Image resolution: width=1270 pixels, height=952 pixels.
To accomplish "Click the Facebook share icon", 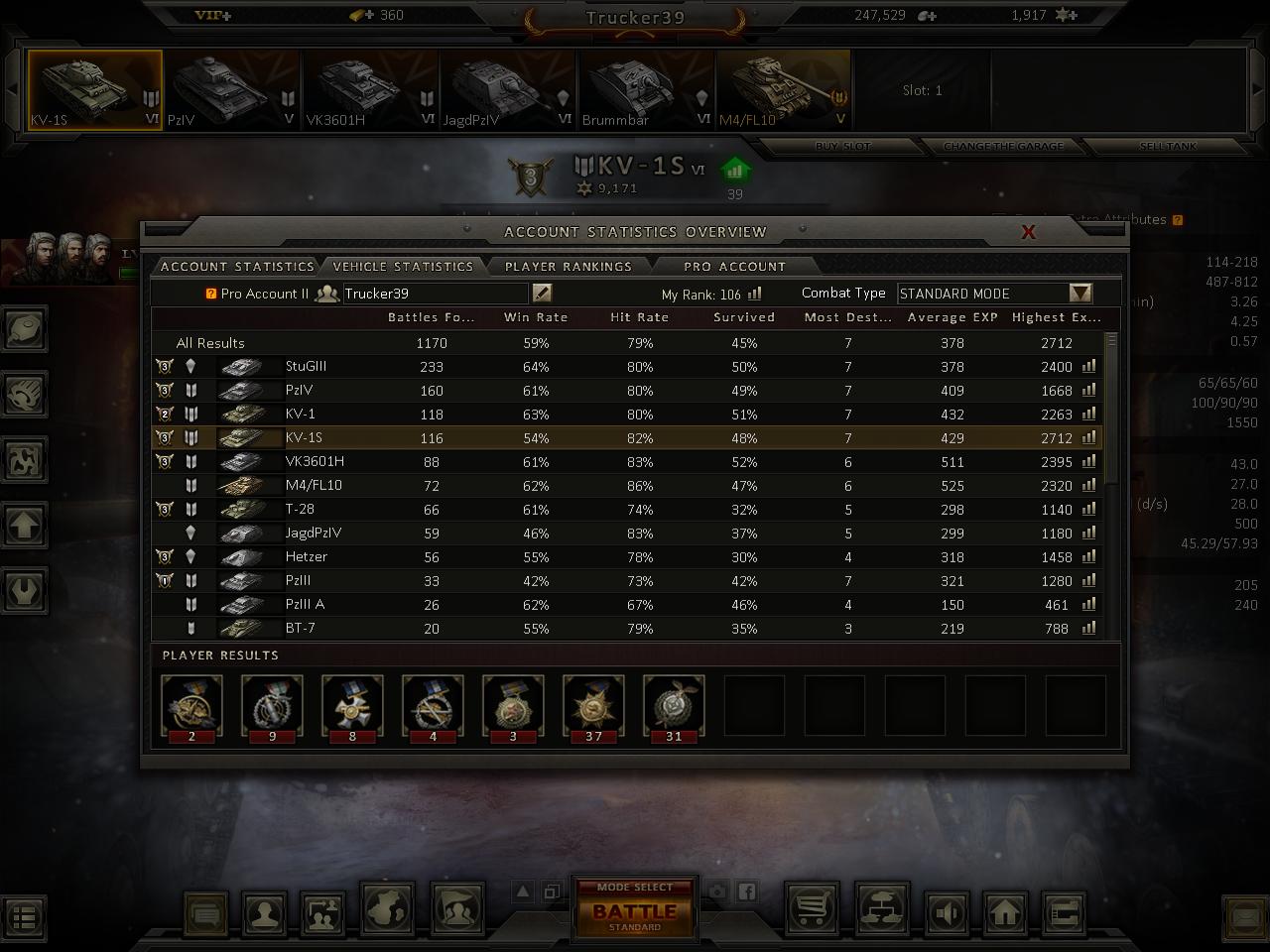I will [746, 892].
